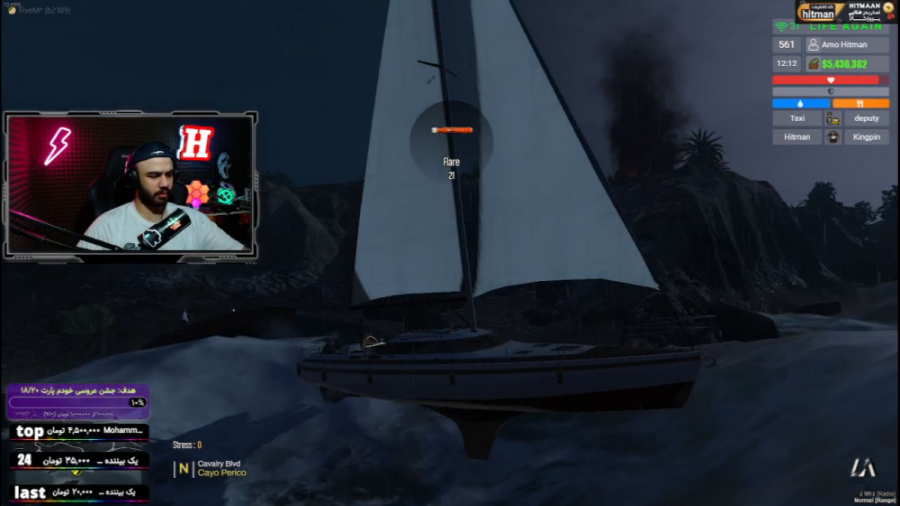Click the deputy rank label
Screen dimensions: 900x506
tap(866, 118)
